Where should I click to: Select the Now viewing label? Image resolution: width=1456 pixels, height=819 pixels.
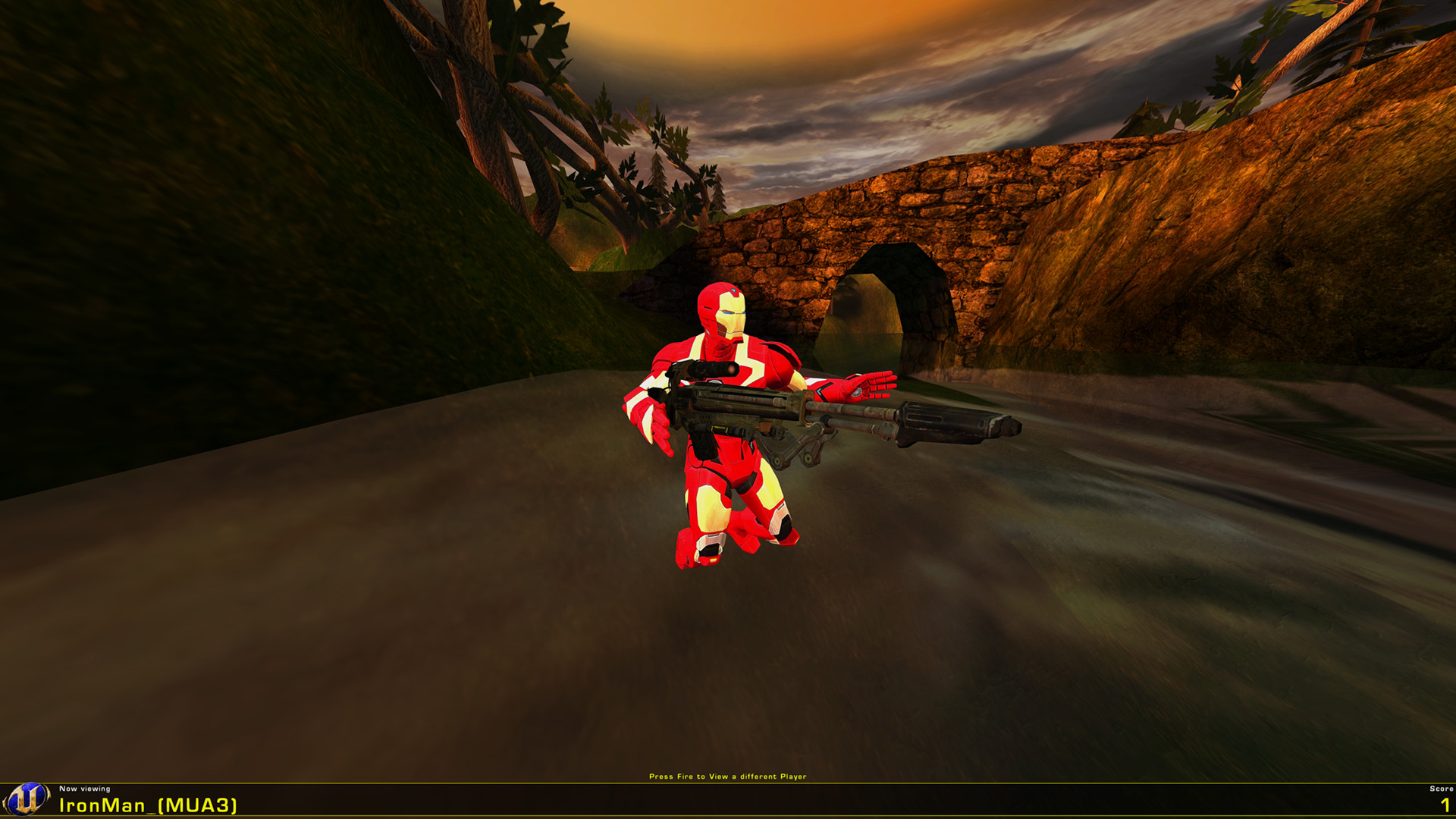click(83, 789)
